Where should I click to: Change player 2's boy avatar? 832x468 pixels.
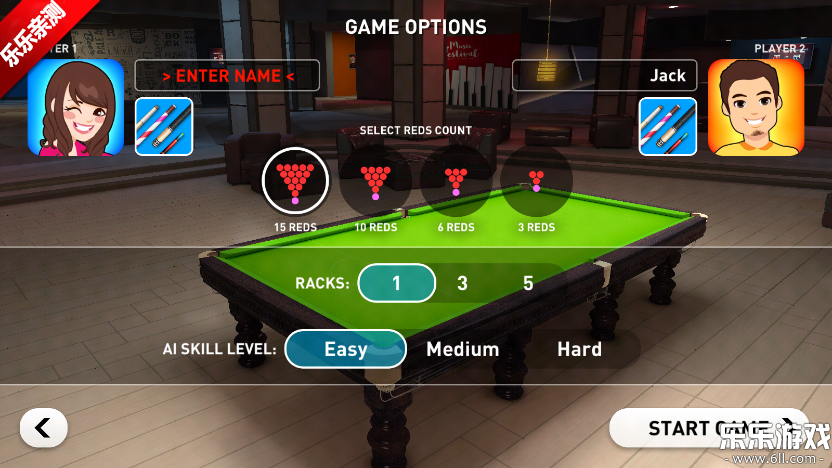tap(756, 108)
